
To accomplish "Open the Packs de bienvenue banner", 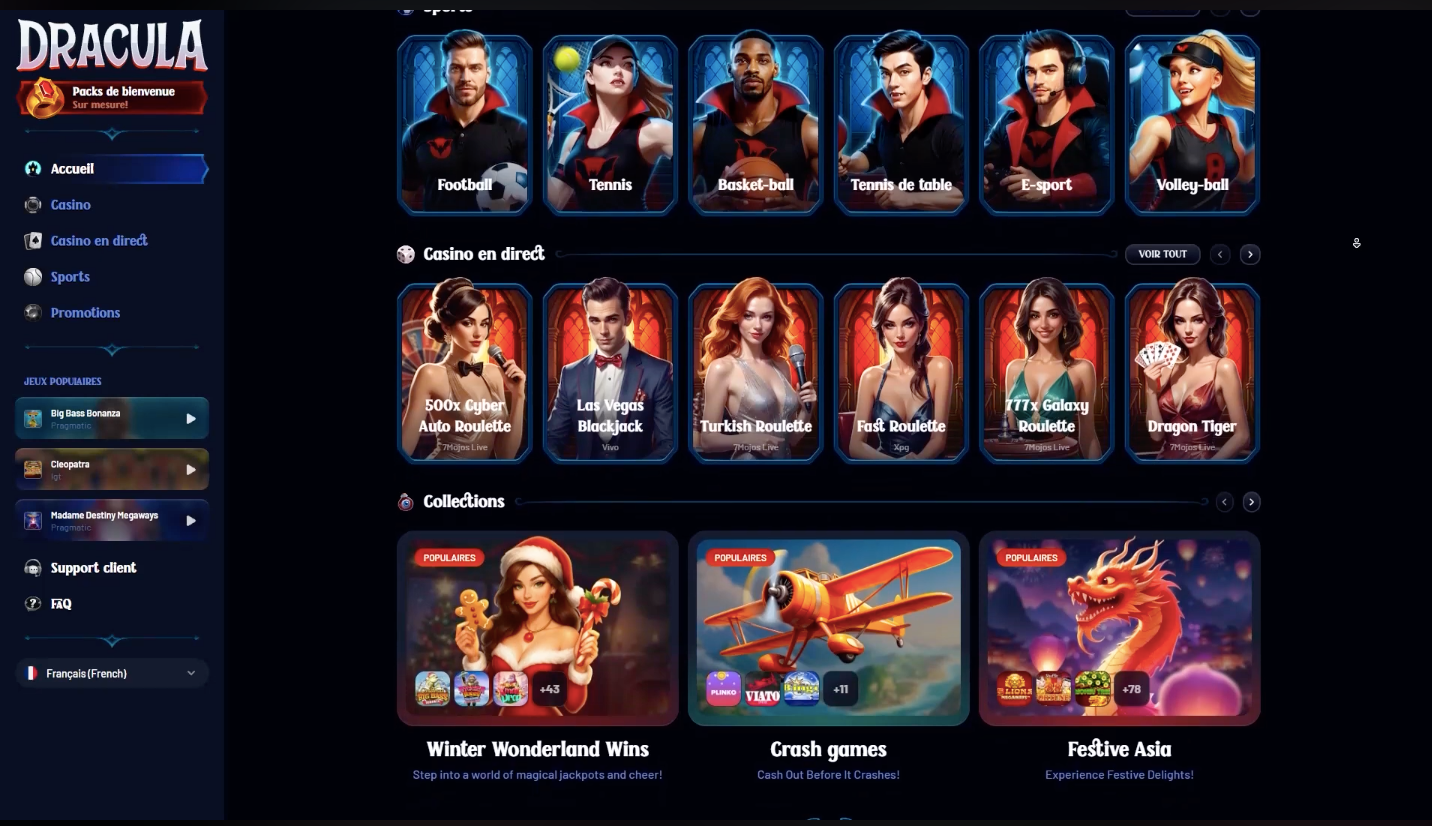I will coord(111,98).
